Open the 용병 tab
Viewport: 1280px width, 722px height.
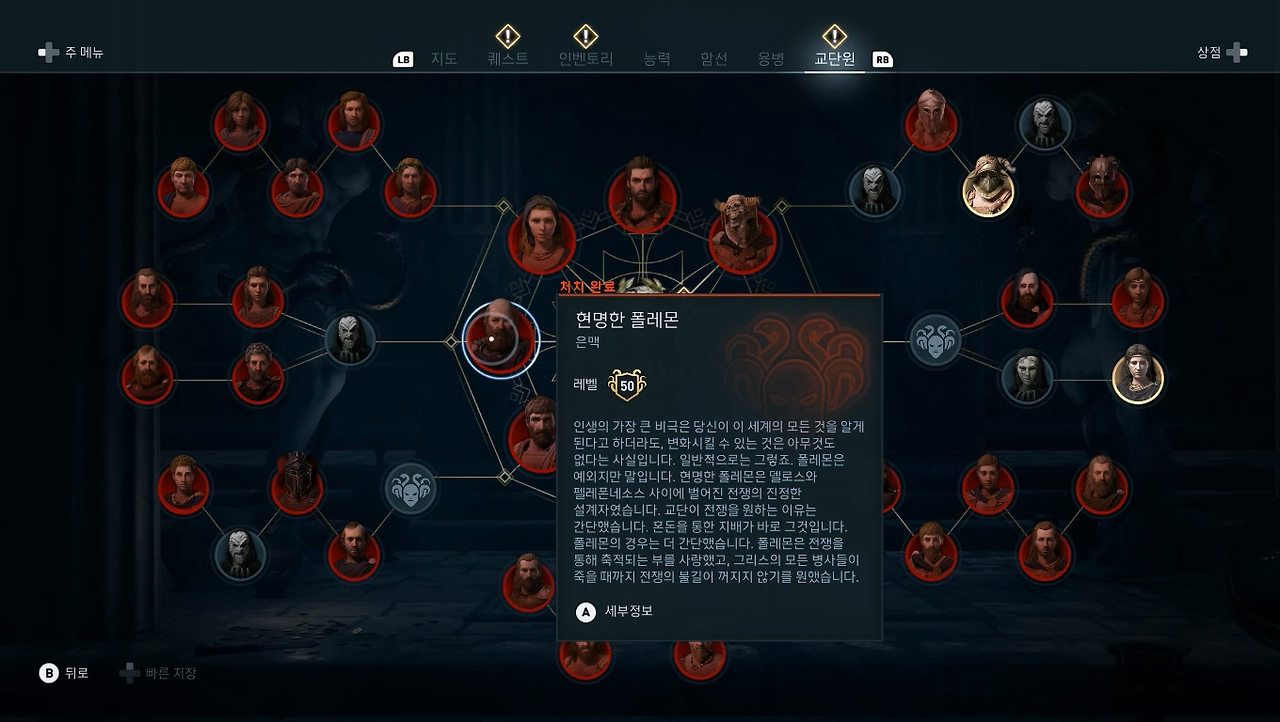(x=770, y=59)
